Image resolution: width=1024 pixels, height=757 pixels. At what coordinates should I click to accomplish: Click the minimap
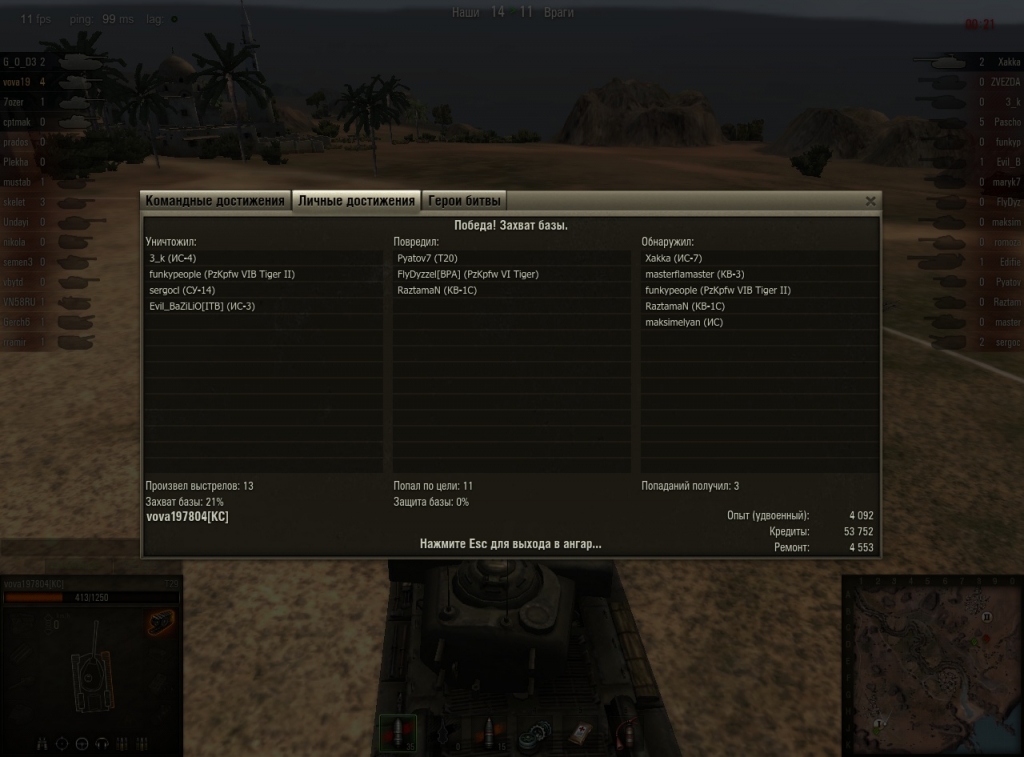[x=932, y=665]
